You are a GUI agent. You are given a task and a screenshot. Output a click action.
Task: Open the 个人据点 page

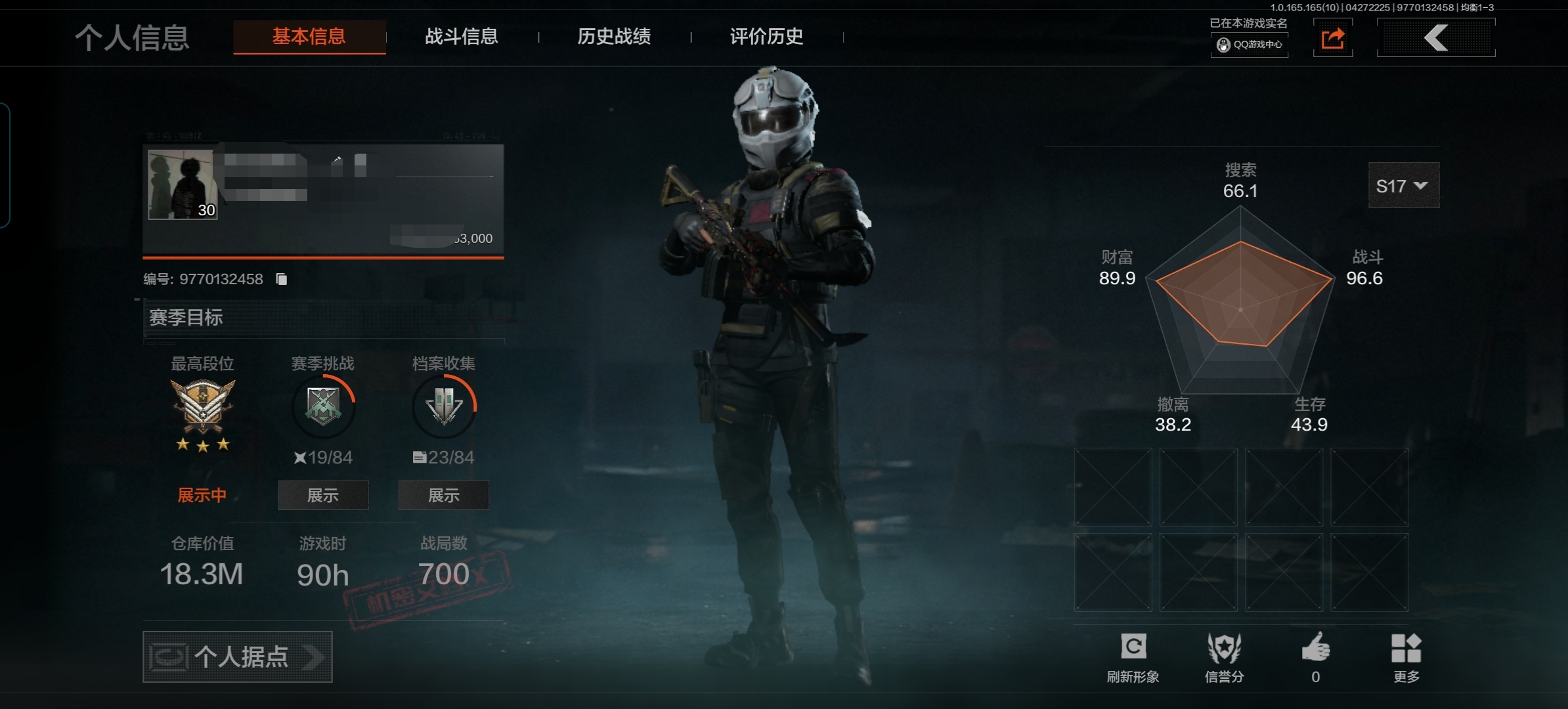pos(238,656)
